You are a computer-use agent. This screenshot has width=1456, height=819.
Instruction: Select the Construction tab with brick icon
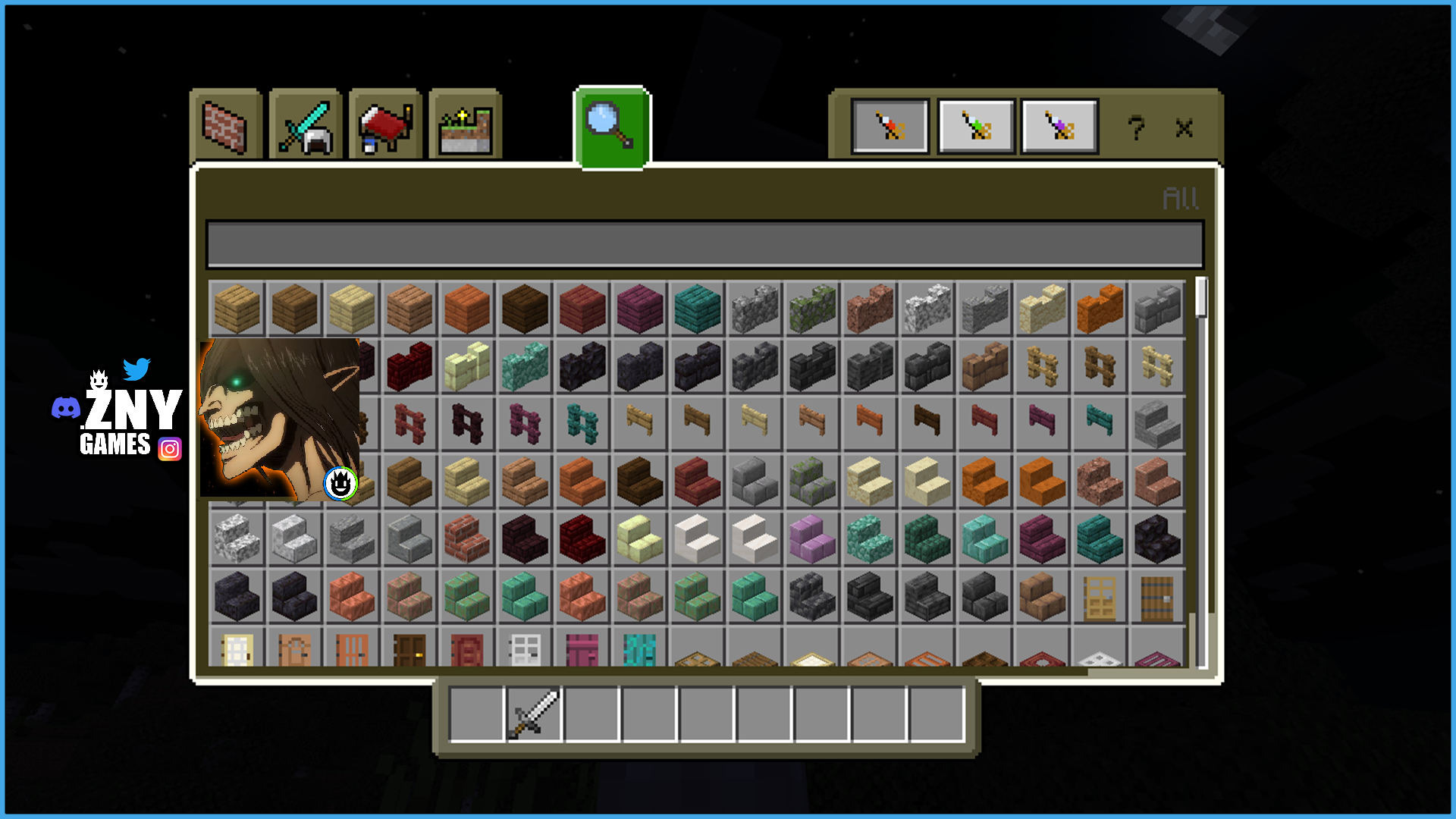226,126
